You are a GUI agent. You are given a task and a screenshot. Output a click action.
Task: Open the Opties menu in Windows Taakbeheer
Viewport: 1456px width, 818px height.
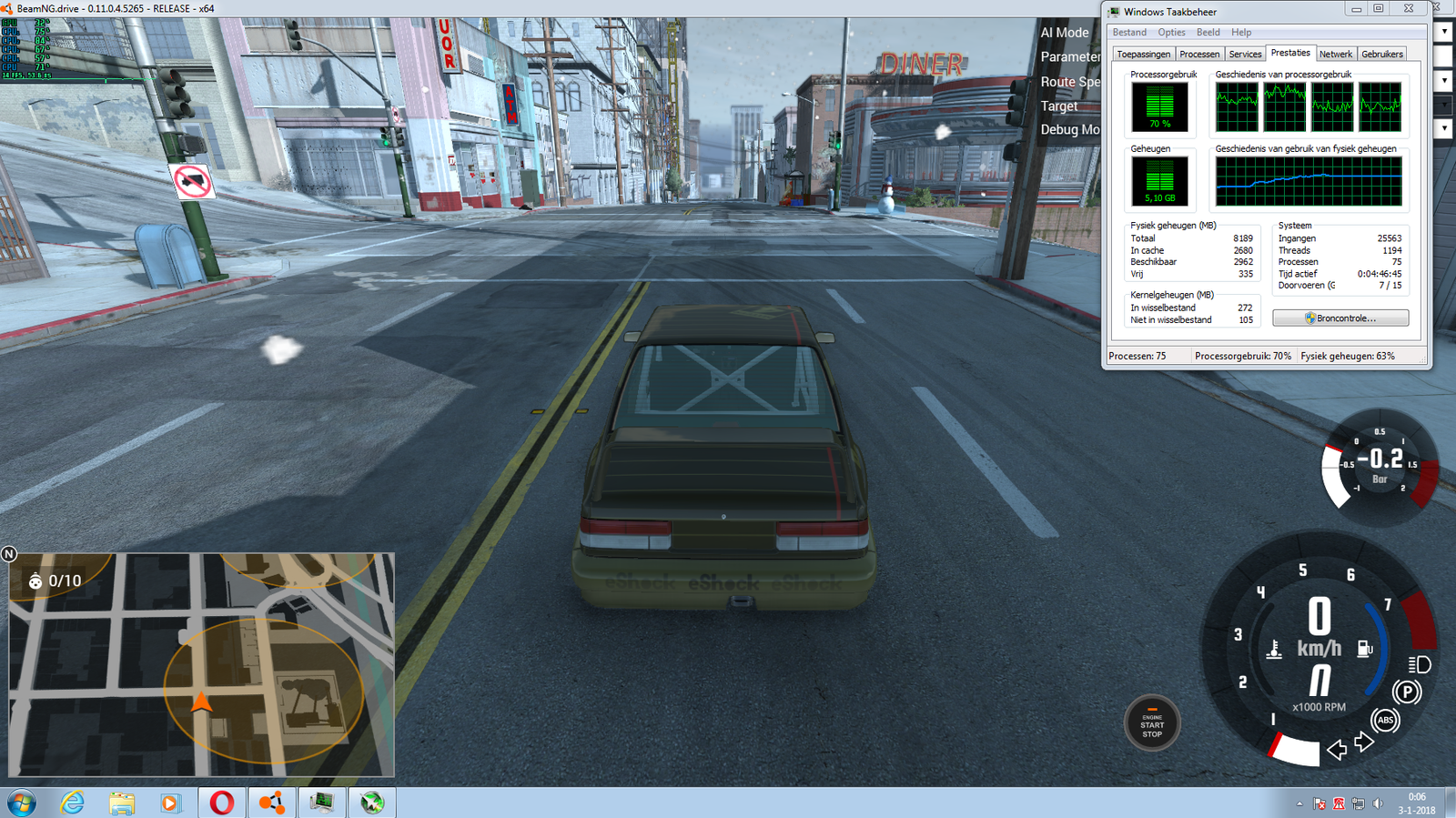[1171, 32]
